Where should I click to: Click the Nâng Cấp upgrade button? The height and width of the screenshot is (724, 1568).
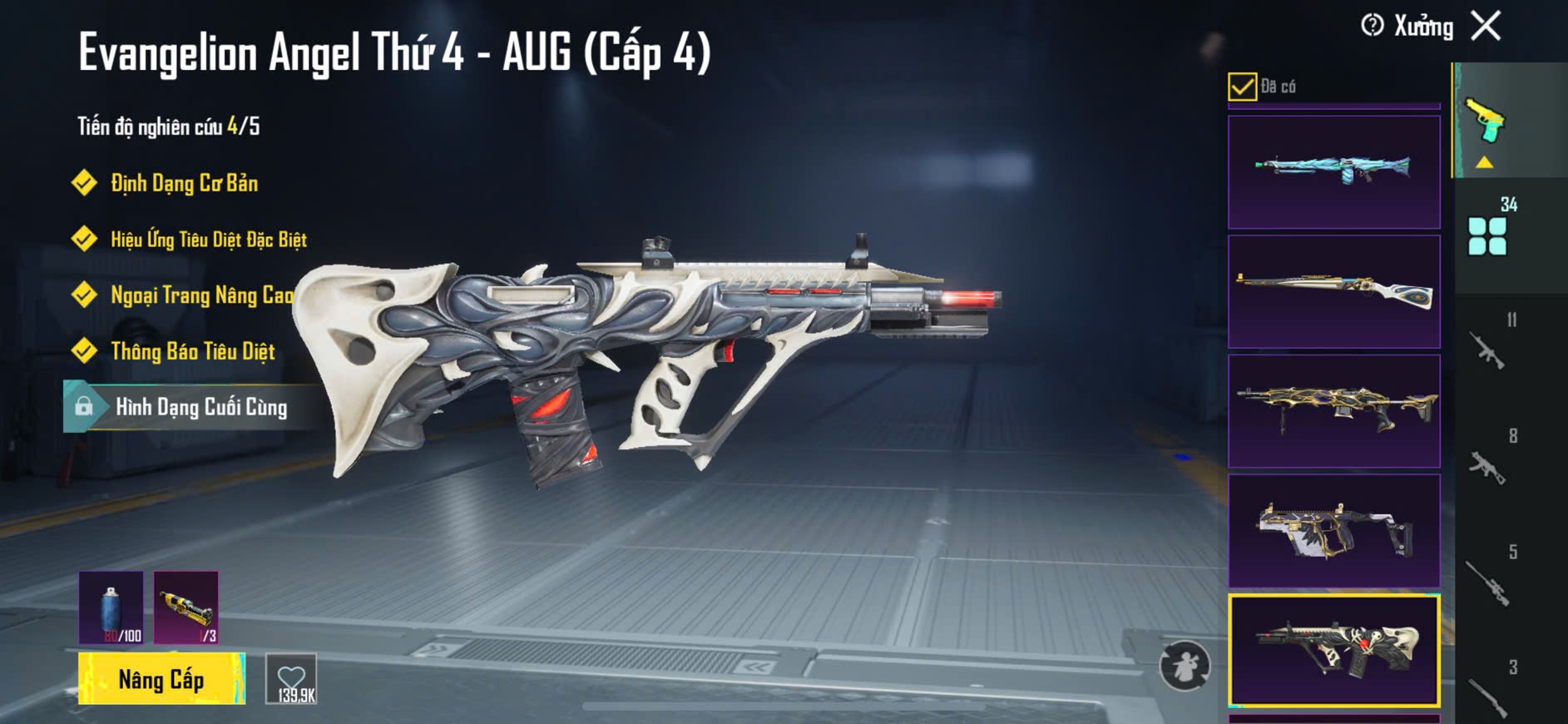(x=161, y=679)
